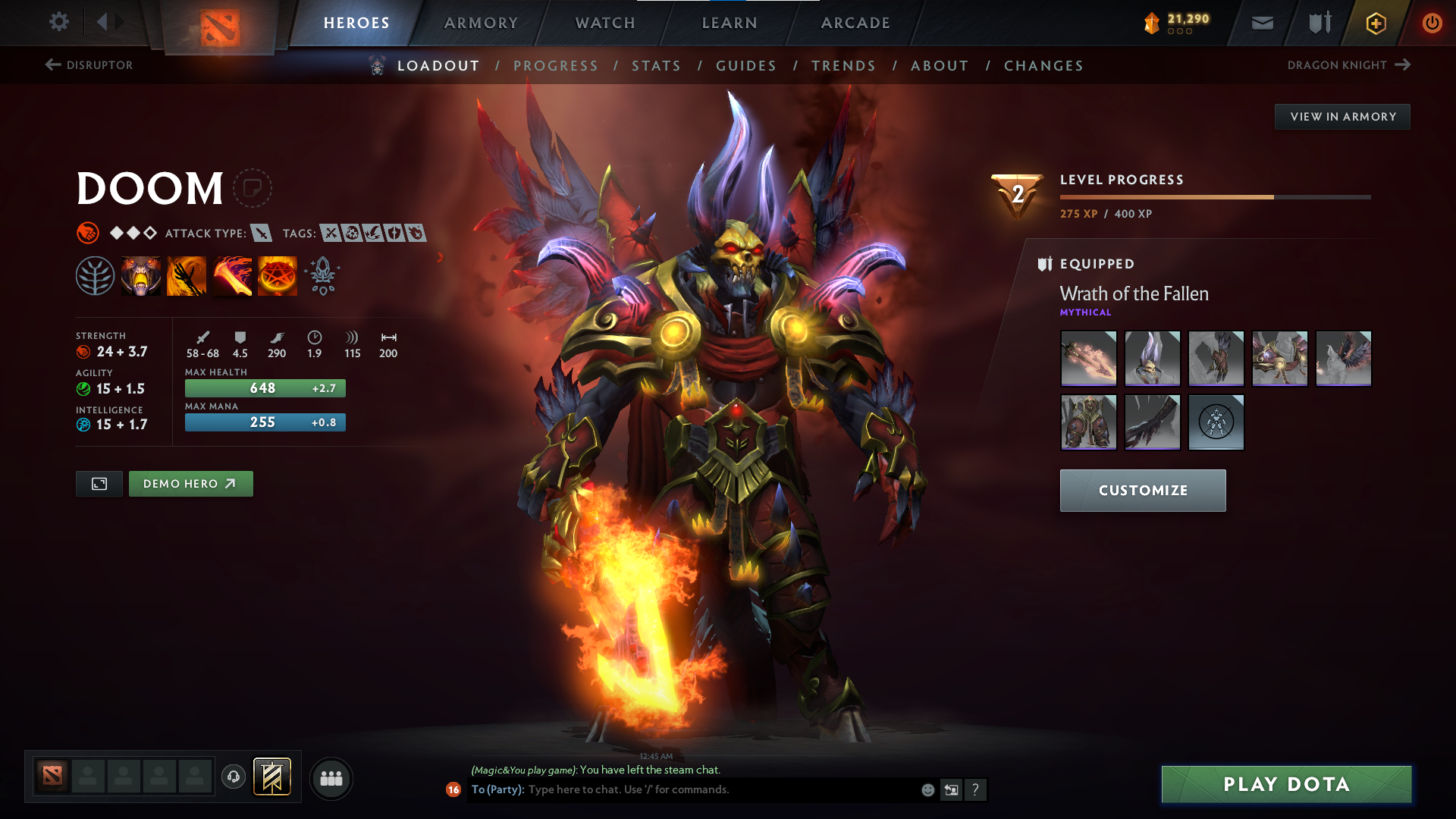View the Infernal Blade ability icon

(232, 275)
